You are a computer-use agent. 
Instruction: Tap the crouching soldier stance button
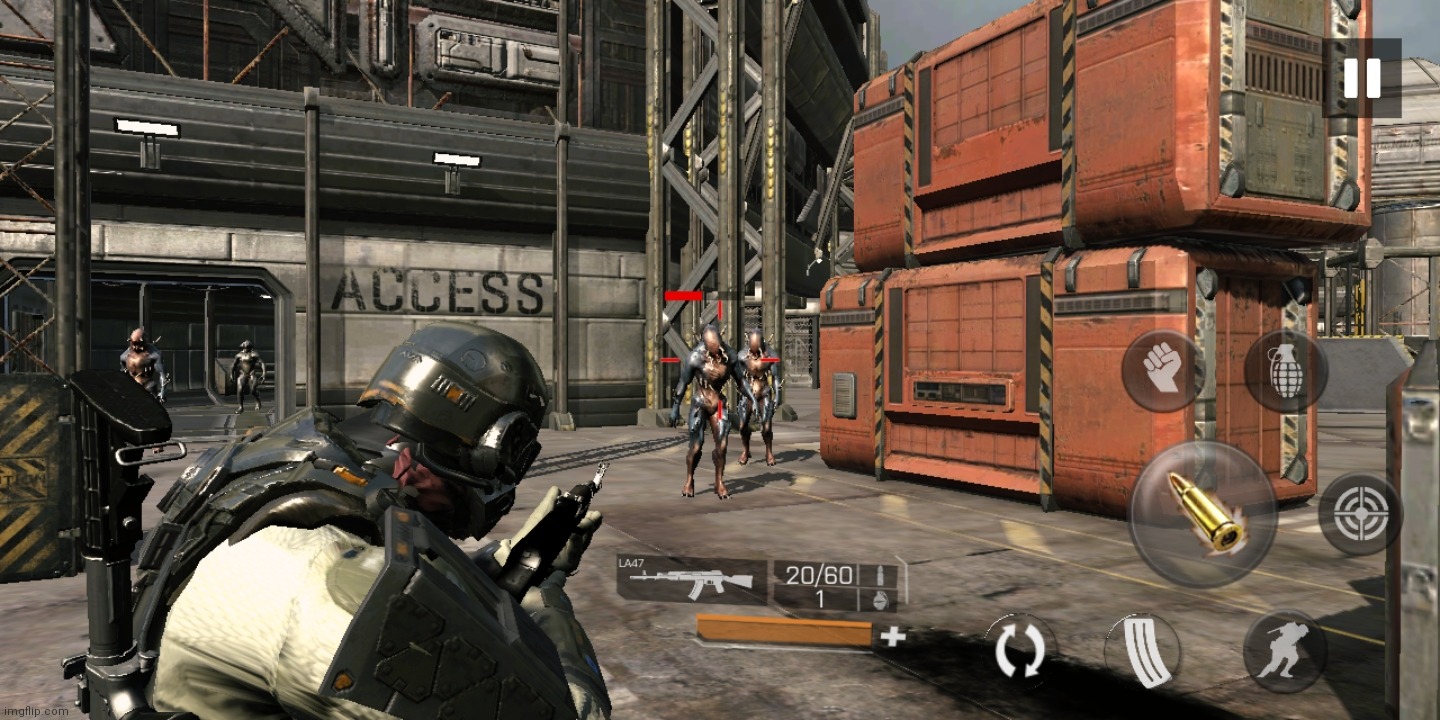(1285, 651)
